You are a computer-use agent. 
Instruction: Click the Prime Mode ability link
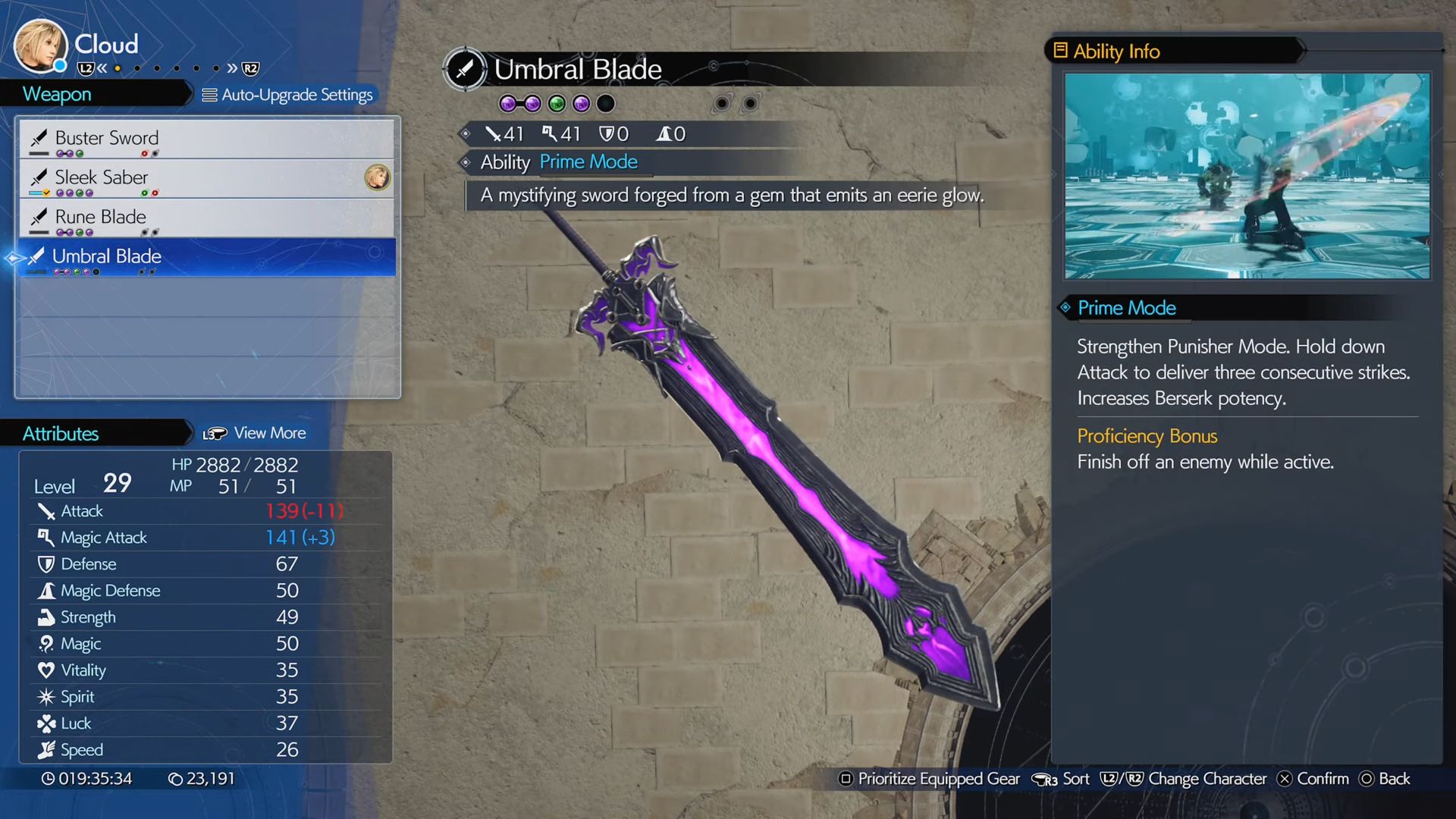[x=588, y=162]
